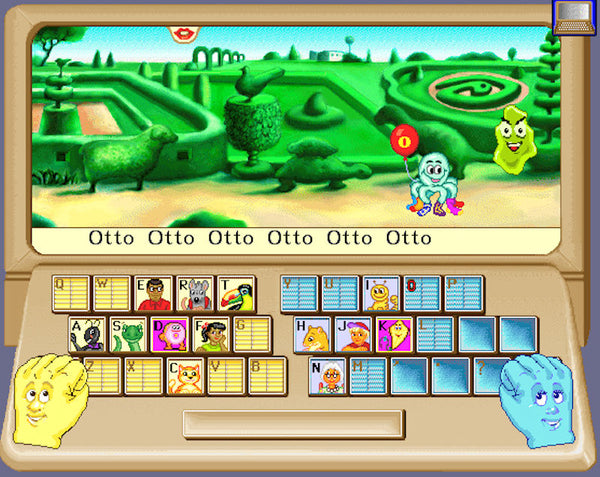Hit the long space bar

293,423
